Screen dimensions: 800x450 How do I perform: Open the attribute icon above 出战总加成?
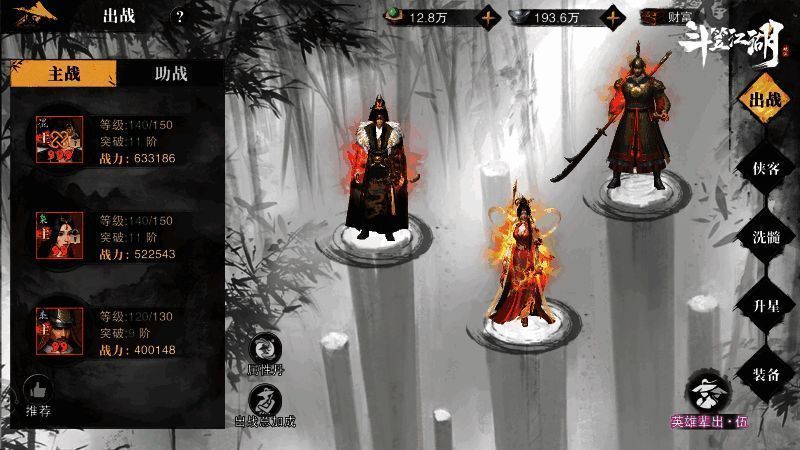pyautogui.click(x=265, y=350)
